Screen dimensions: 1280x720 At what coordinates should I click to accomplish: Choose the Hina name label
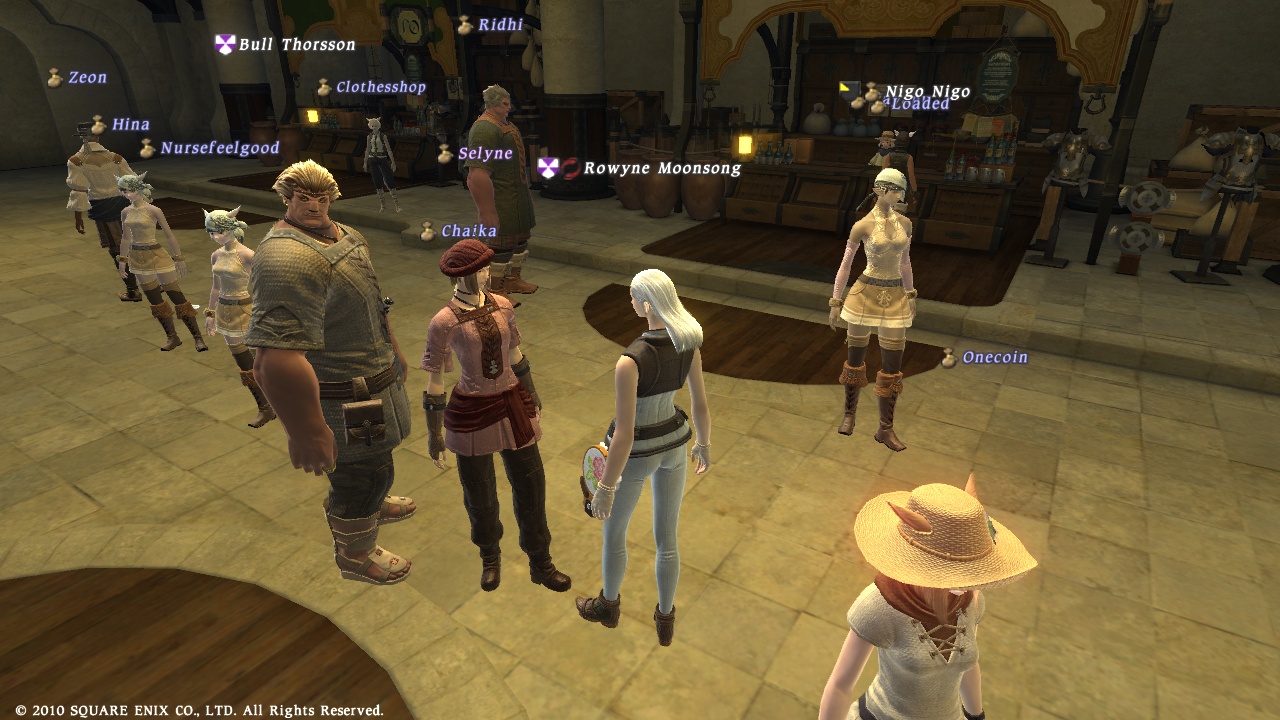click(x=130, y=125)
